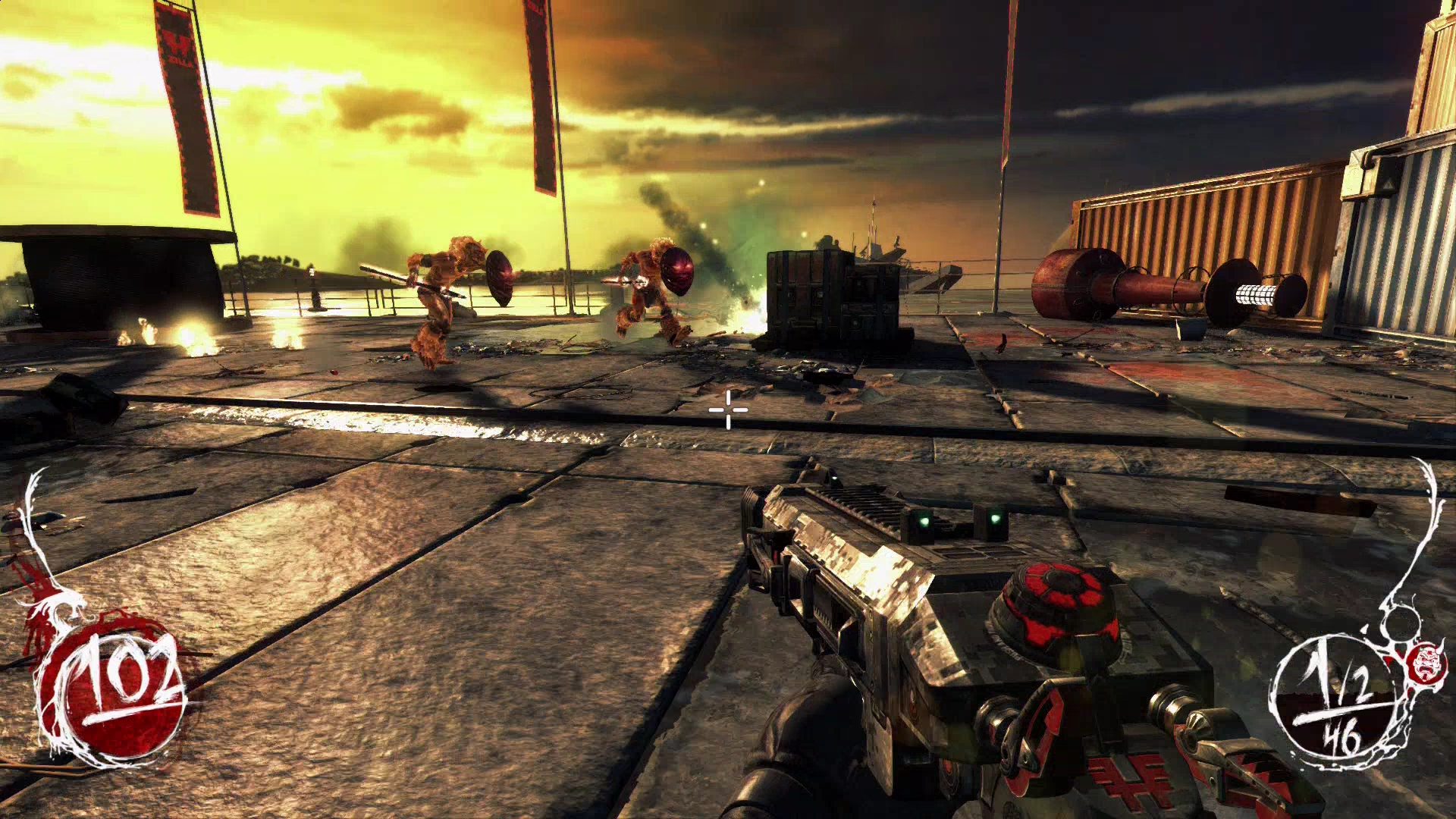The image size is (1456, 819).
Task: Click the crosshair at screen center
Action: [728, 409]
